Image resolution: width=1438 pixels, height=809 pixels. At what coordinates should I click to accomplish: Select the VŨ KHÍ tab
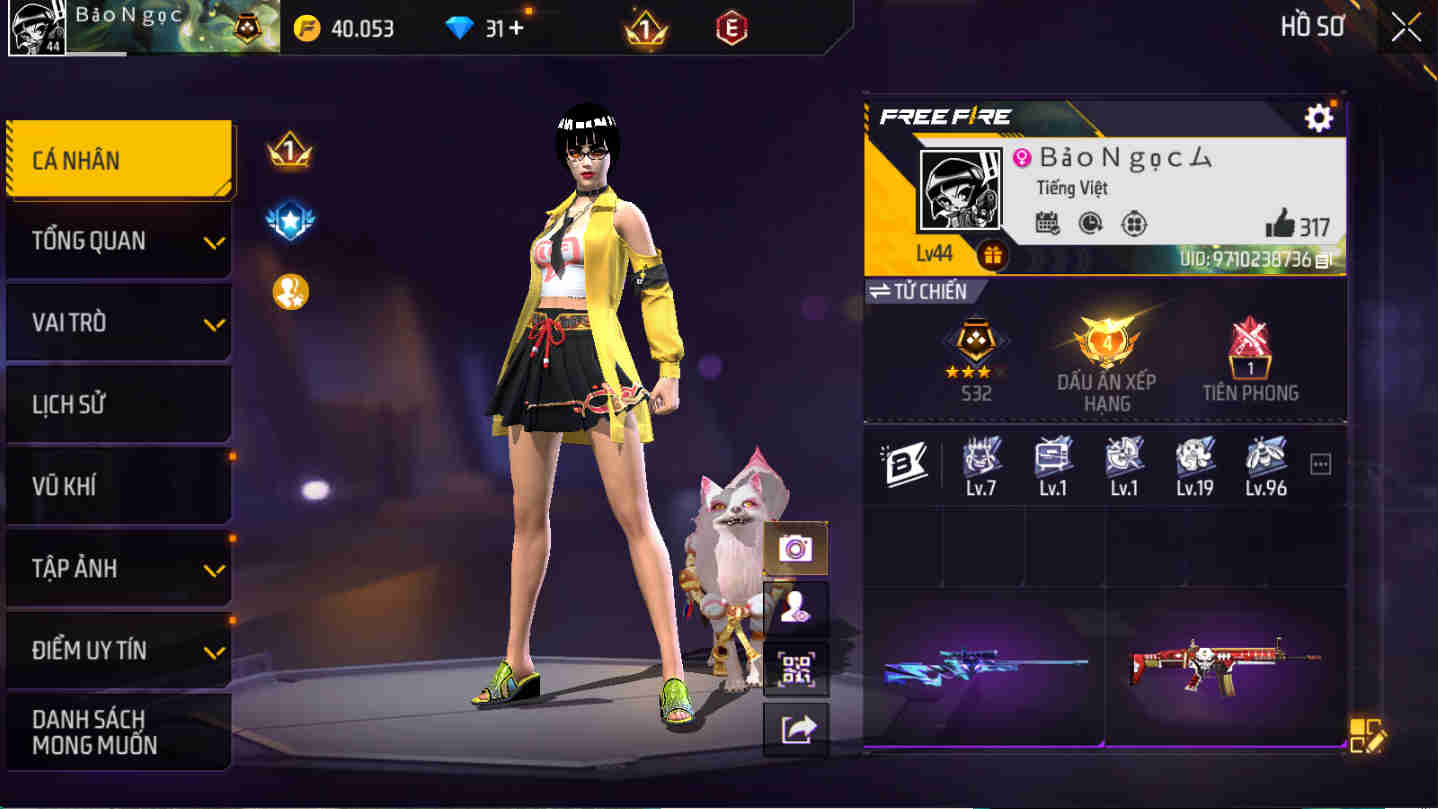[118, 486]
